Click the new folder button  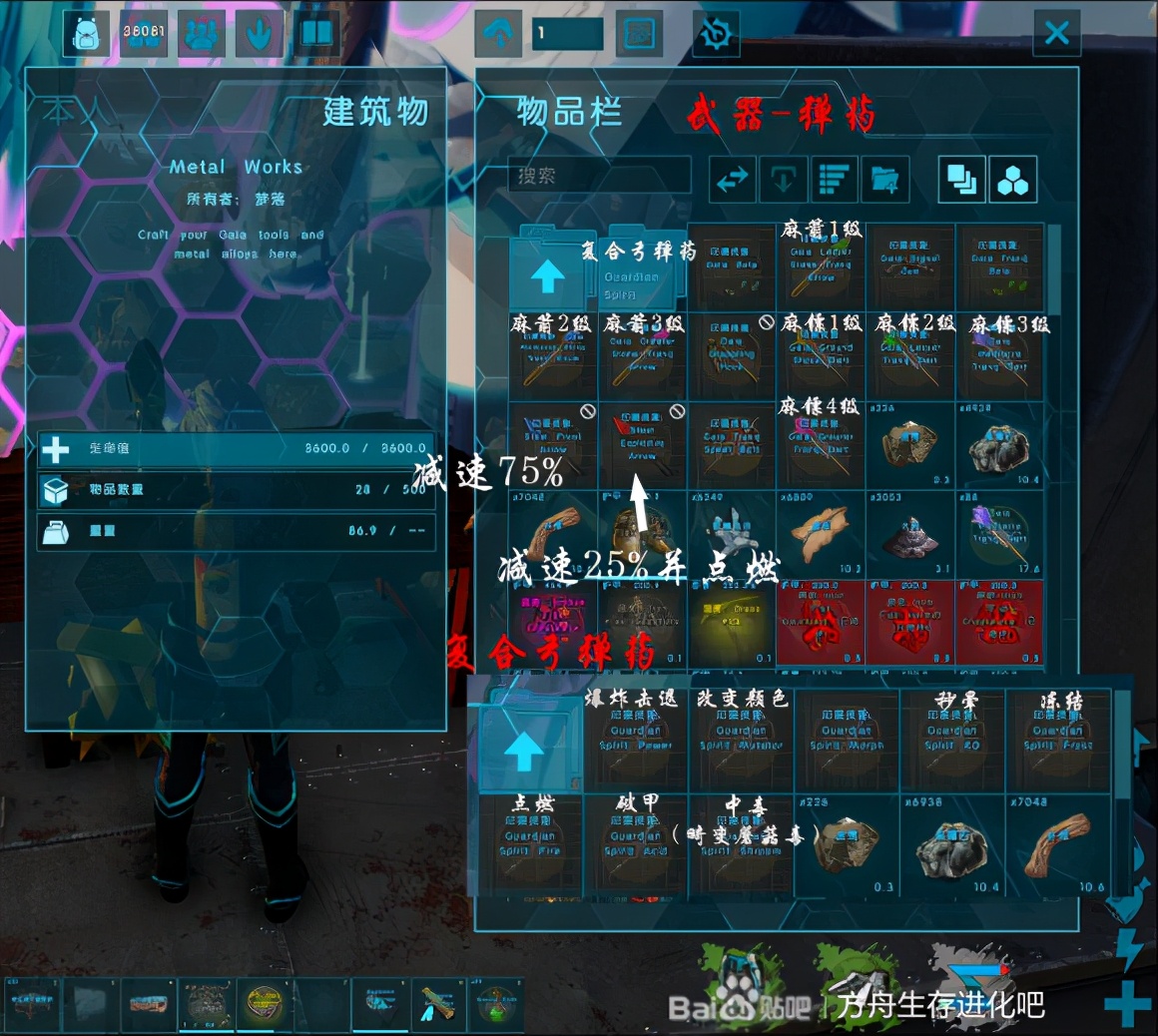click(x=884, y=180)
